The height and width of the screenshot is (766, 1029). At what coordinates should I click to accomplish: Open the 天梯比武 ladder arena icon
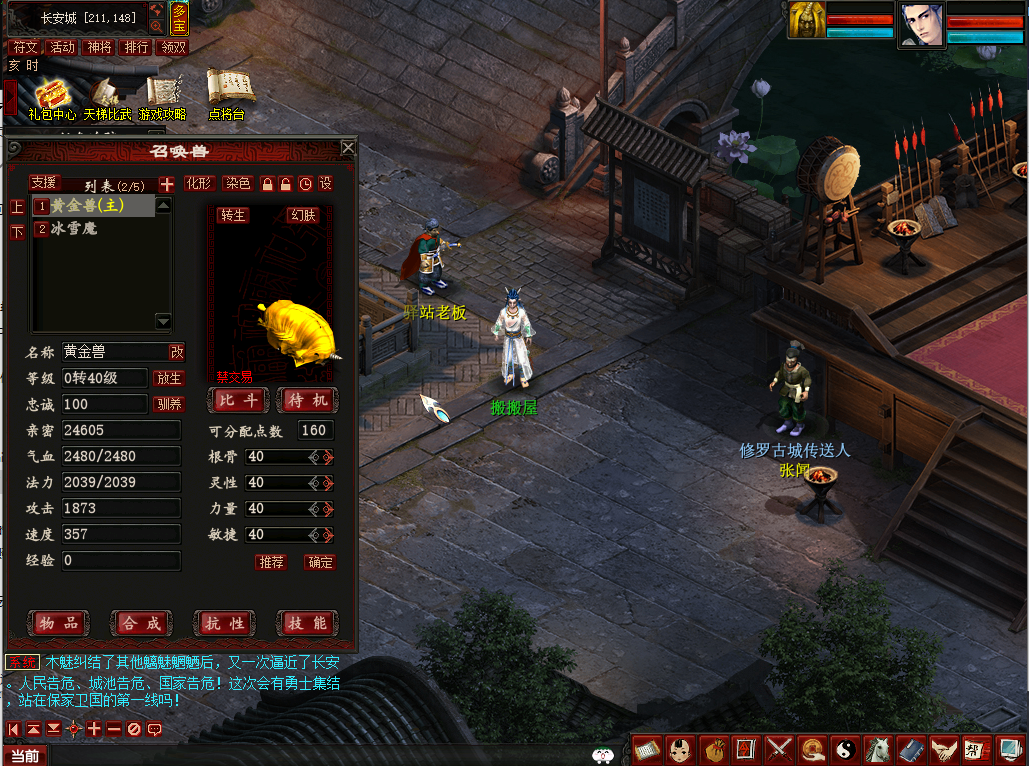point(107,97)
